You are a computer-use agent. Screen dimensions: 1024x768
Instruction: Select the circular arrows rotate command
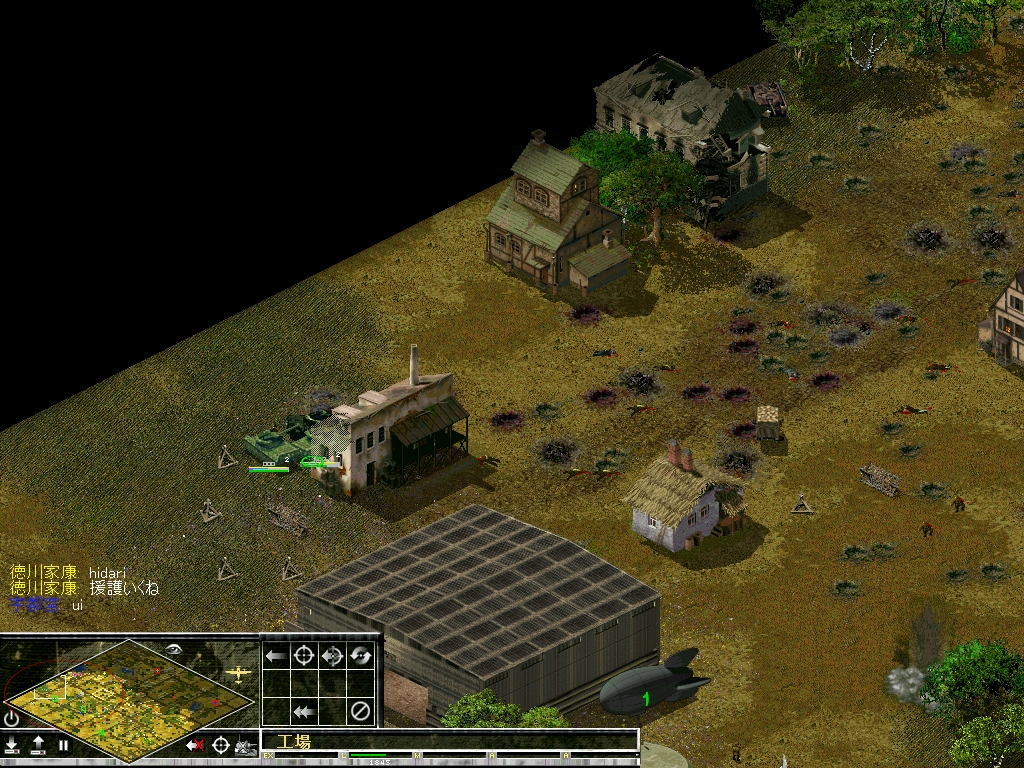coord(361,656)
